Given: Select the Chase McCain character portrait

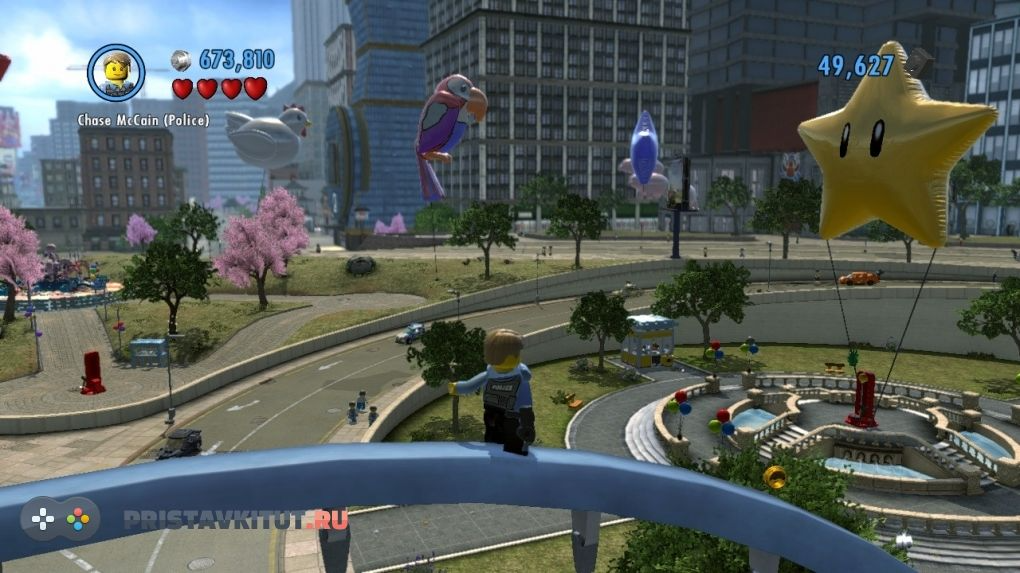Looking at the screenshot, I should click(116, 72).
